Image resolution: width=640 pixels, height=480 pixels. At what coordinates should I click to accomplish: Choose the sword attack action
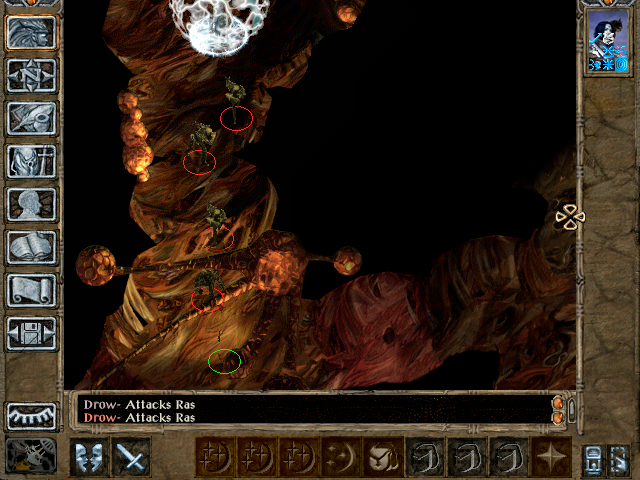pyautogui.click(x=131, y=457)
